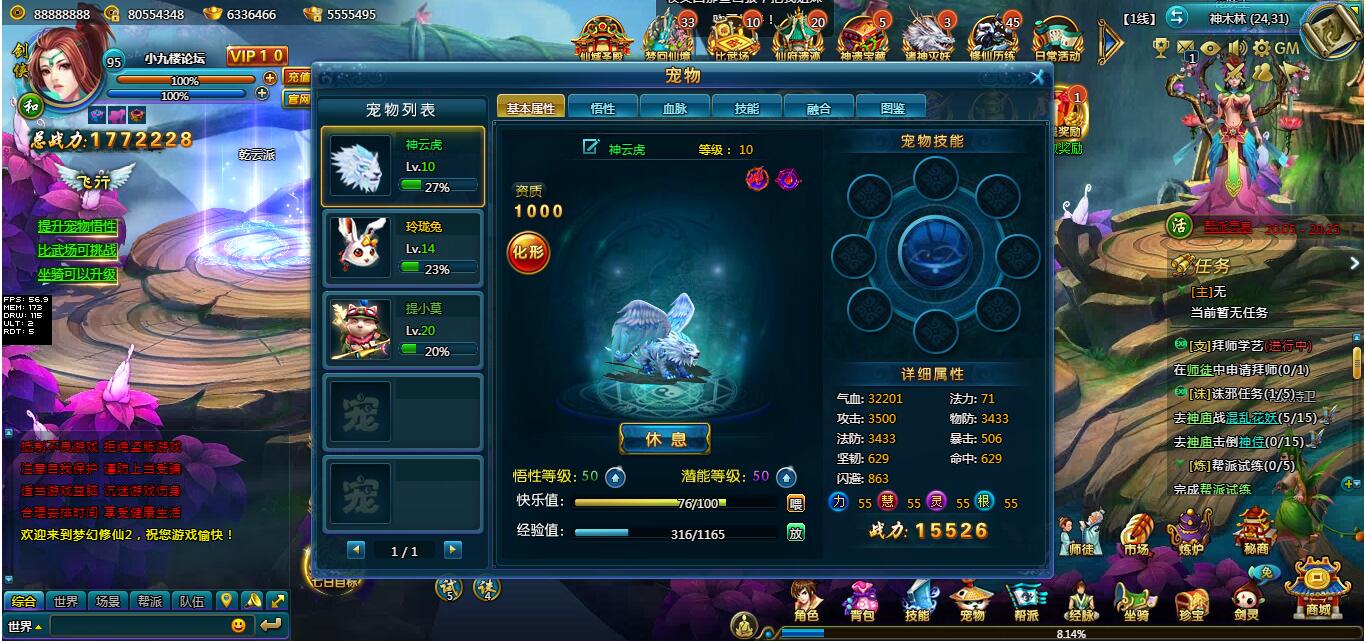Viewport: 1366px width, 641px height.
Task: Choose 提小莫 from the pet list
Action: 402,330
